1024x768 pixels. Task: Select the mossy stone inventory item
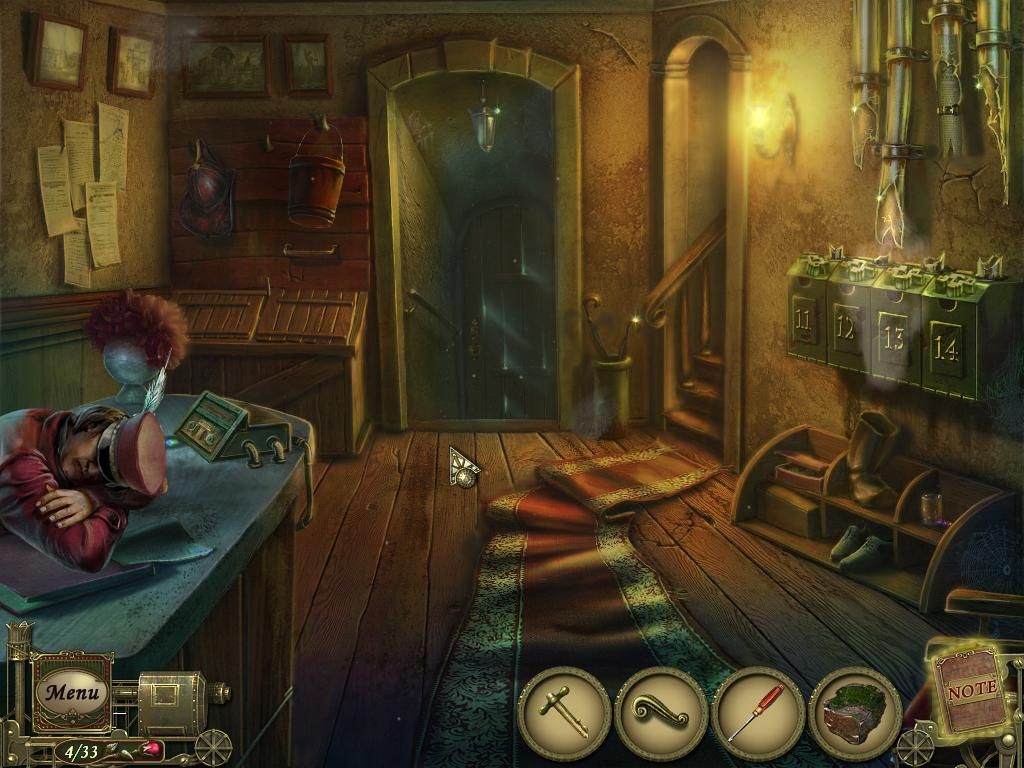(854, 713)
